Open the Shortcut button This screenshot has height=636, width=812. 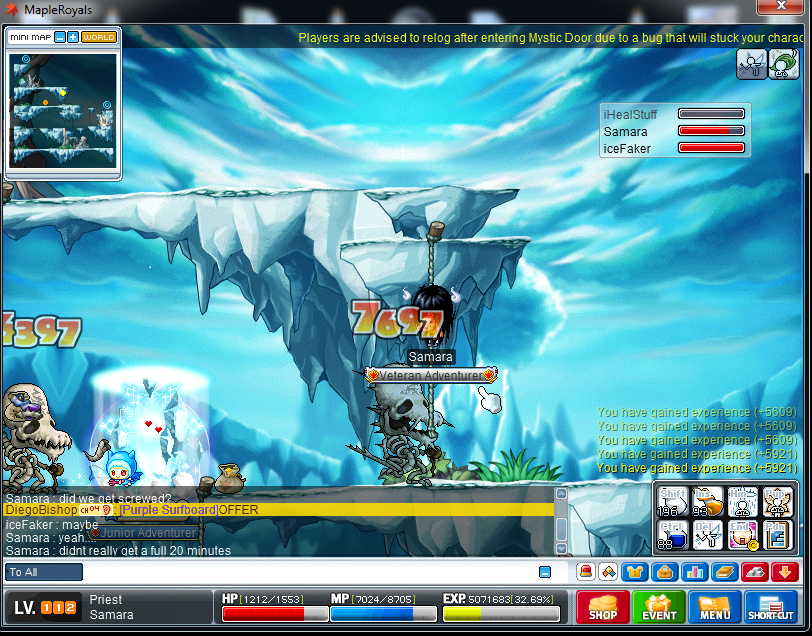[x=770, y=606]
